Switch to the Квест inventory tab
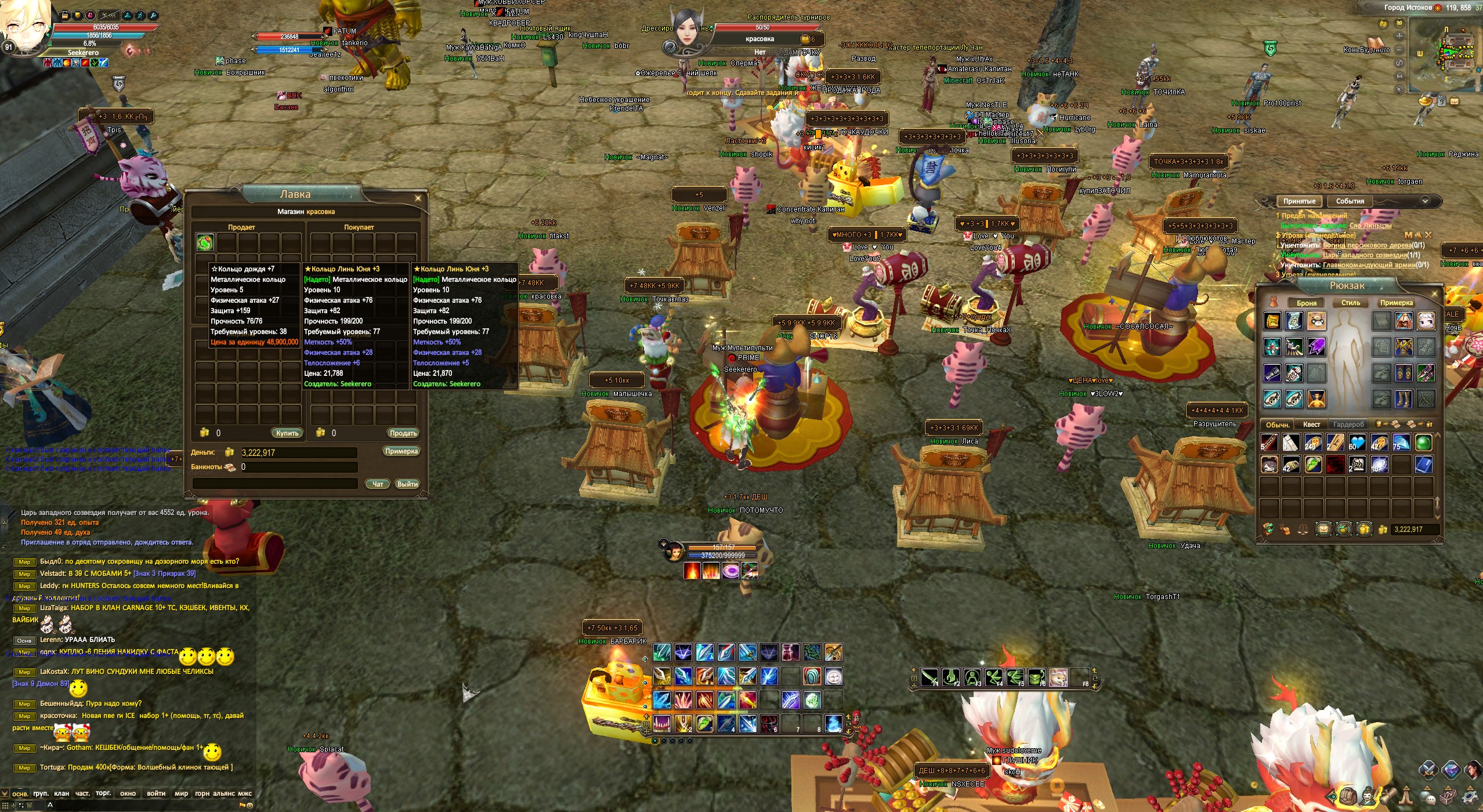The width and height of the screenshot is (1483, 812). click(x=1311, y=425)
